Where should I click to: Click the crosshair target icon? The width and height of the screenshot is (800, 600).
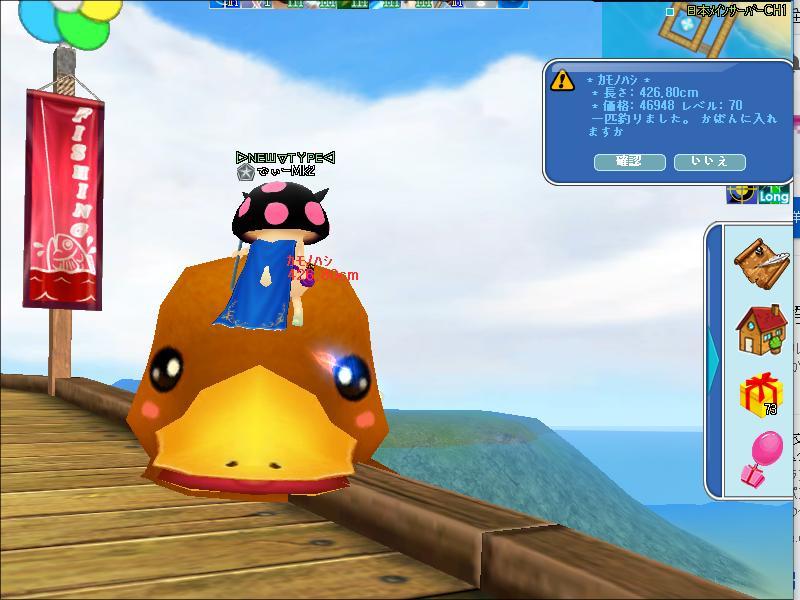point(741,194)
